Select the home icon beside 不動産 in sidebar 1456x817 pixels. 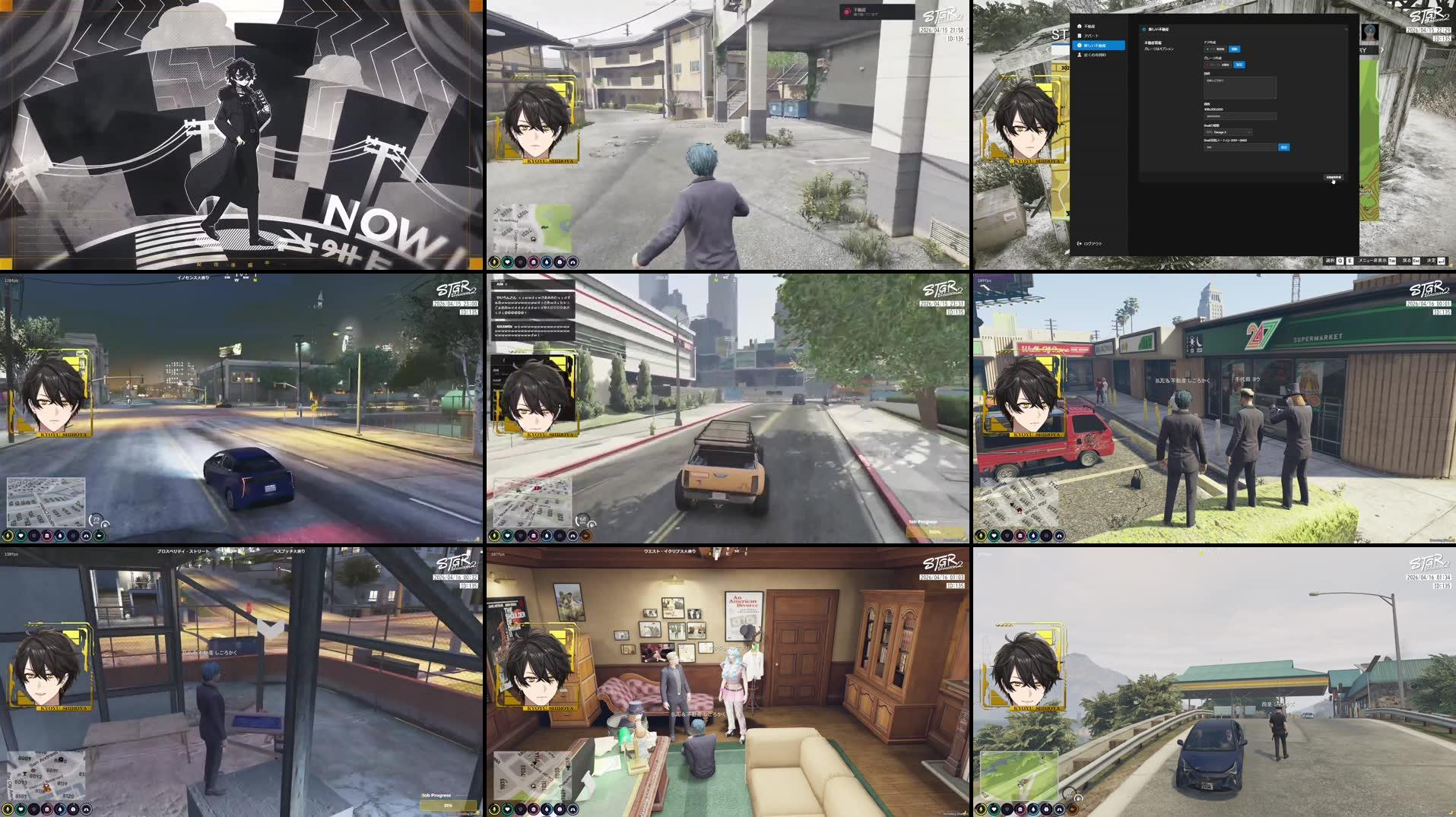click(x=1080, y=27)
